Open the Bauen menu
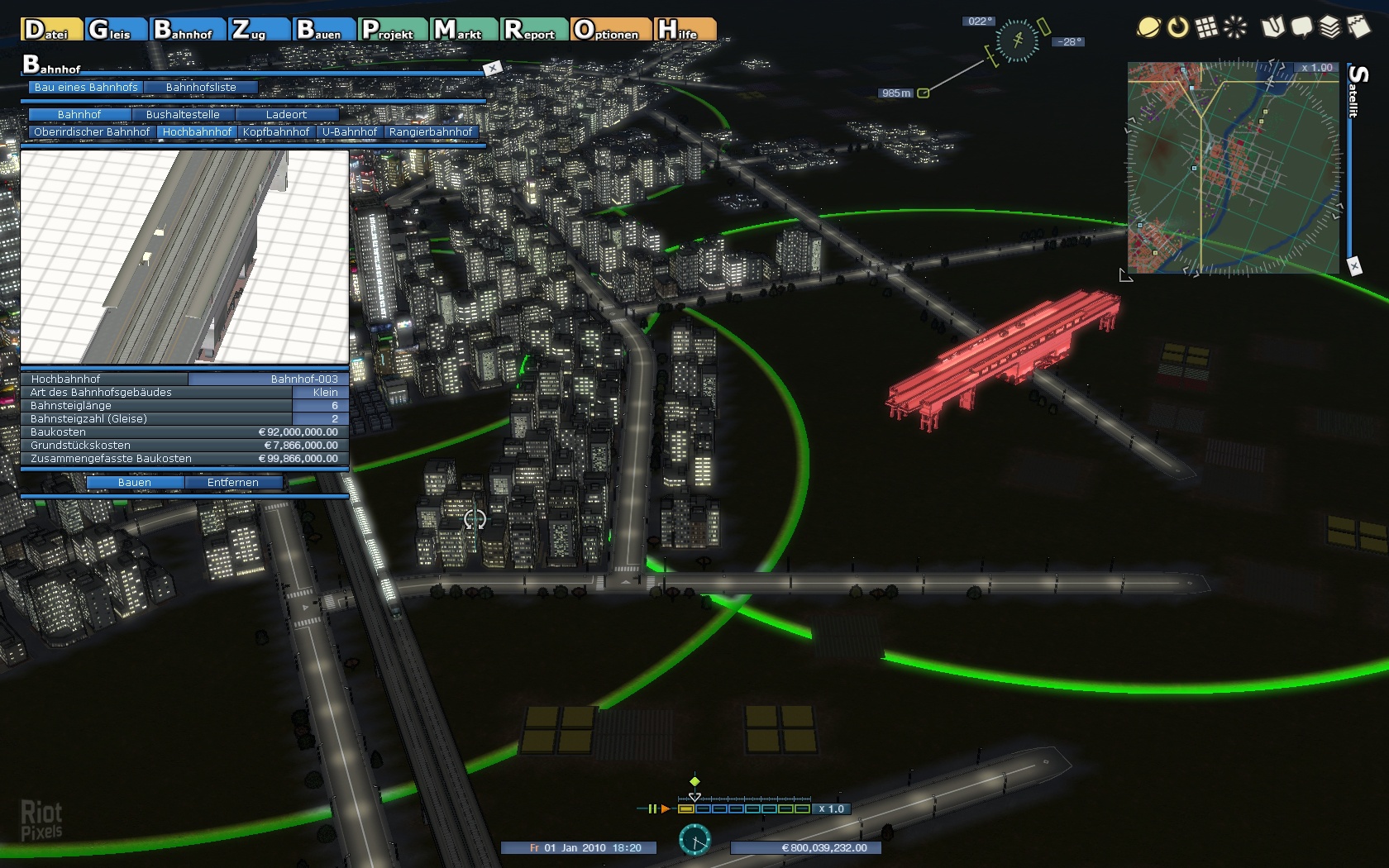 323,30
